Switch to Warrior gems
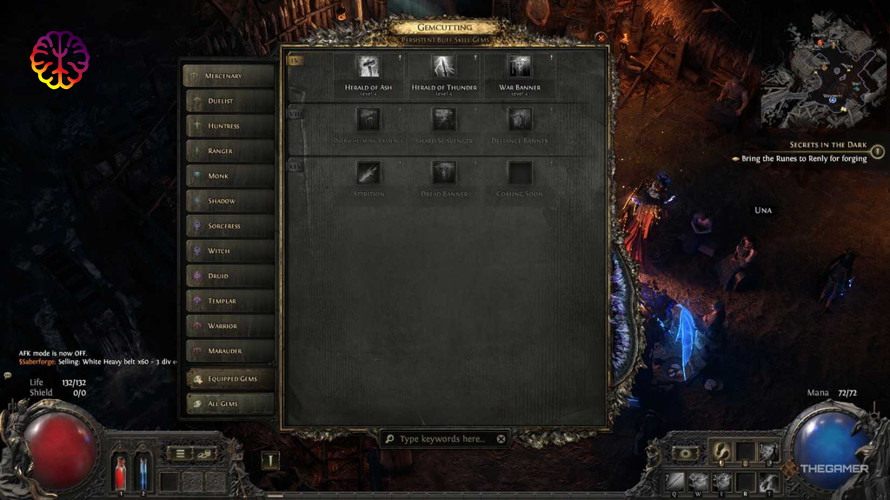This screenshot has height=500, width=890. (x=229, y=326)
